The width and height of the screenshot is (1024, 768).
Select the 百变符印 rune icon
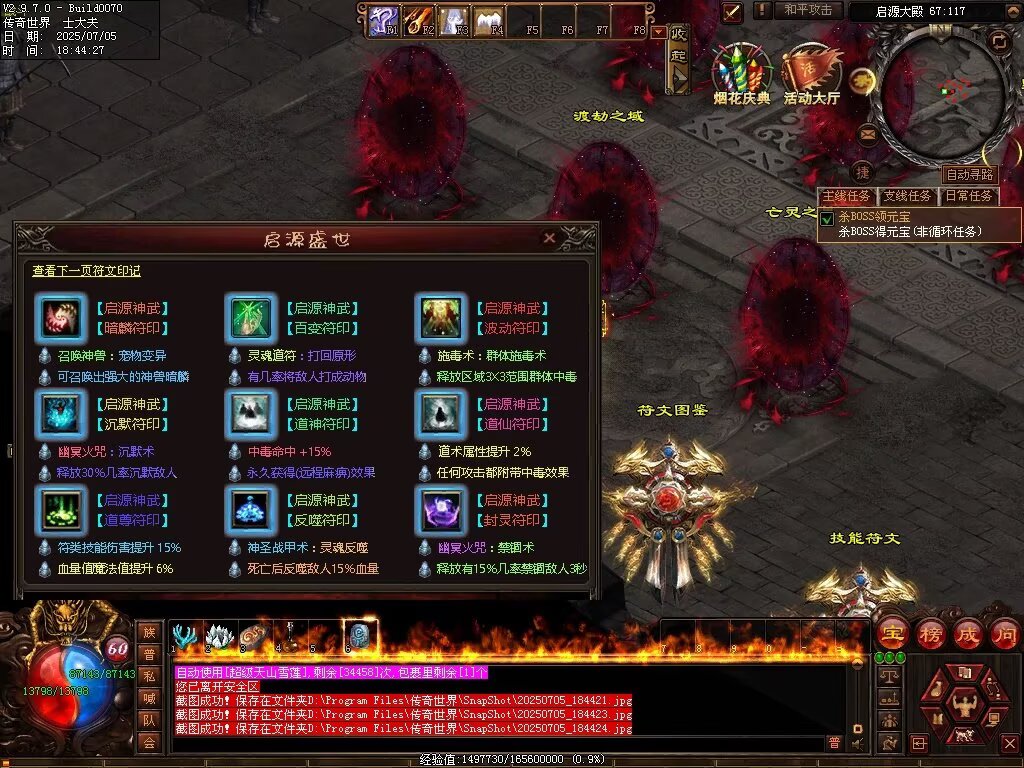(x=252, y=318)
